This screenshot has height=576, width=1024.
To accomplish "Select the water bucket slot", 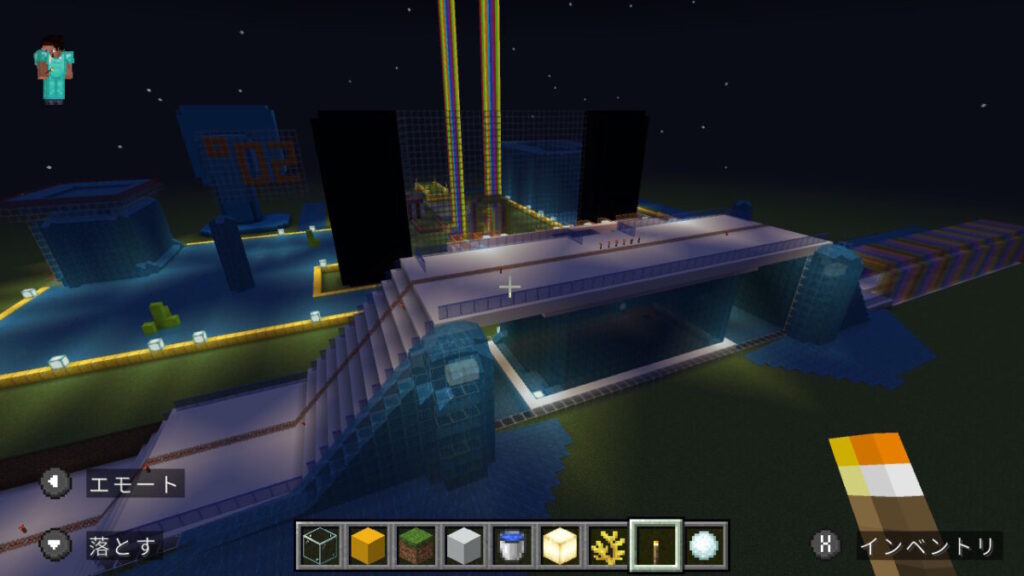I will pos(512,546).
